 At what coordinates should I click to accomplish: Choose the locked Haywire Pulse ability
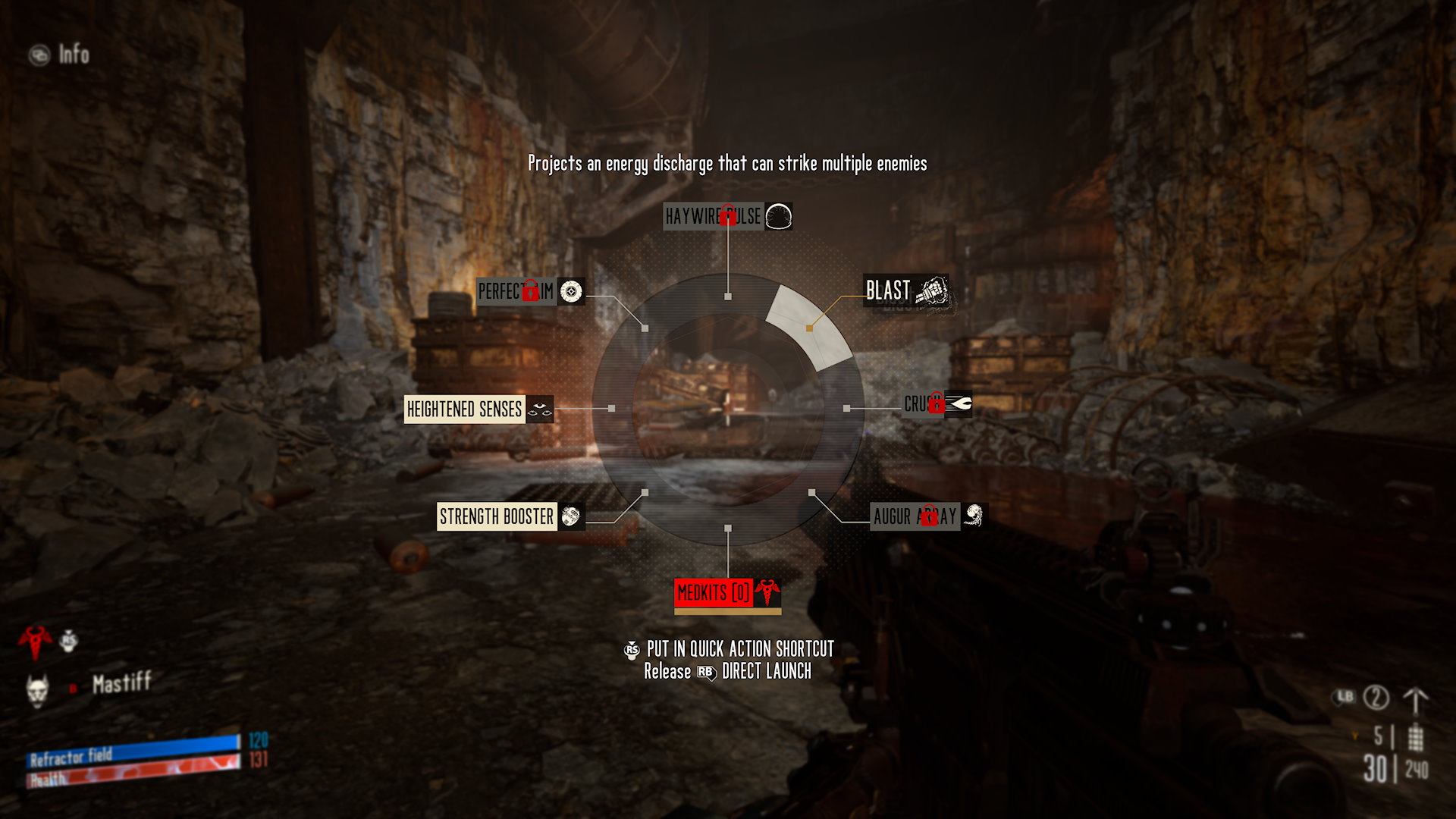coord(726,216)
